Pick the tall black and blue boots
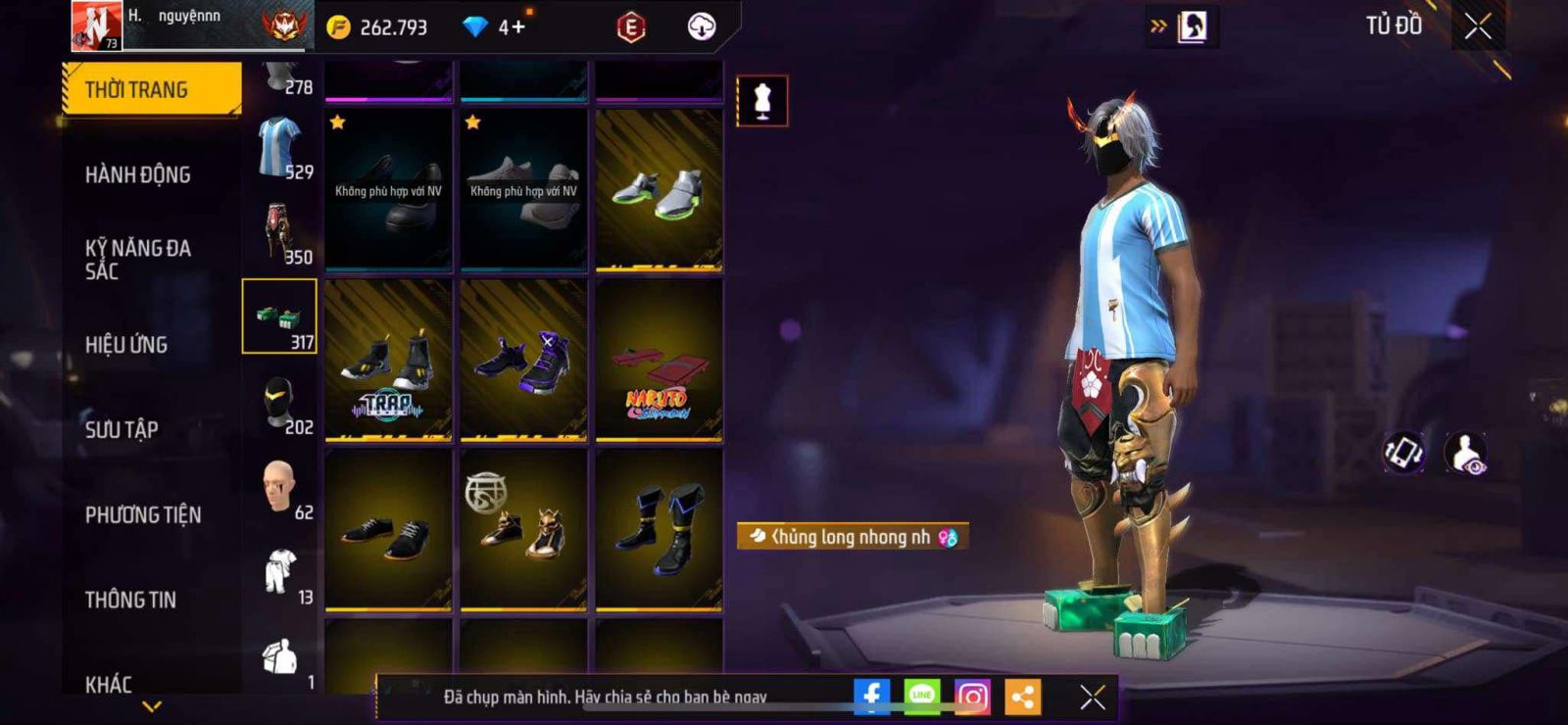 (x=659, y=530)
